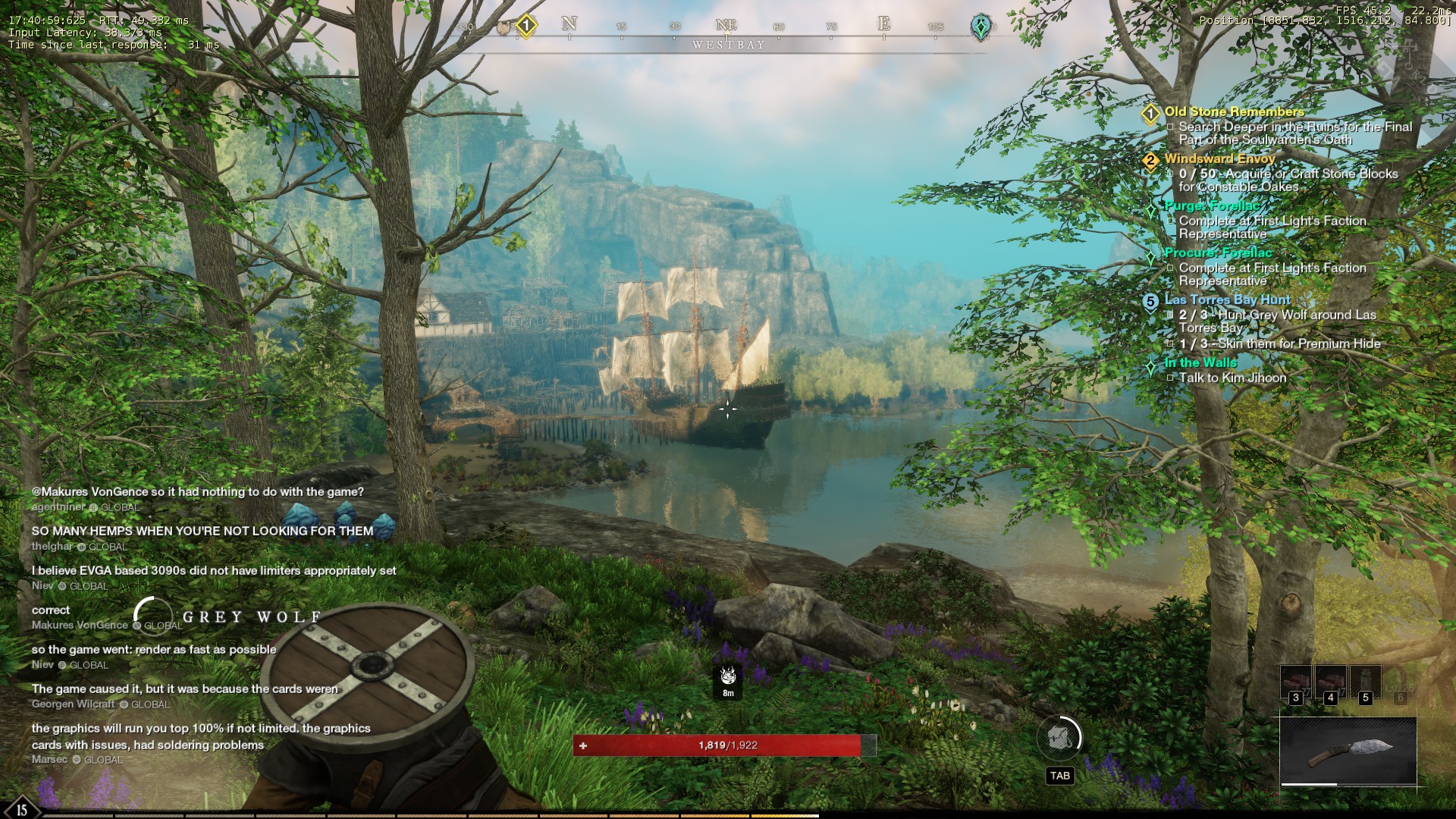Viewport: 1456px width, 819px height.
Task: Click the thelghar player name in chat
Action: [52, 547]
